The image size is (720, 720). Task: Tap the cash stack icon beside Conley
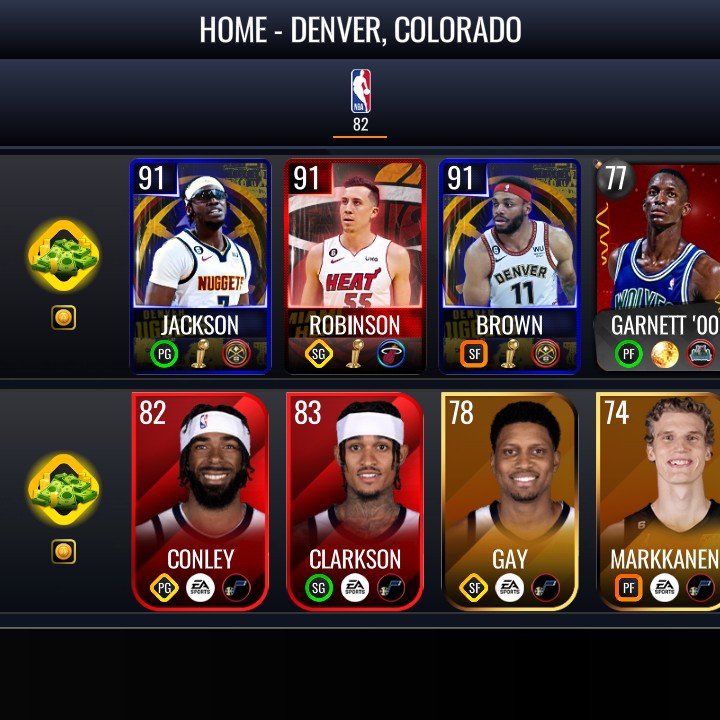tap(64, 491)
